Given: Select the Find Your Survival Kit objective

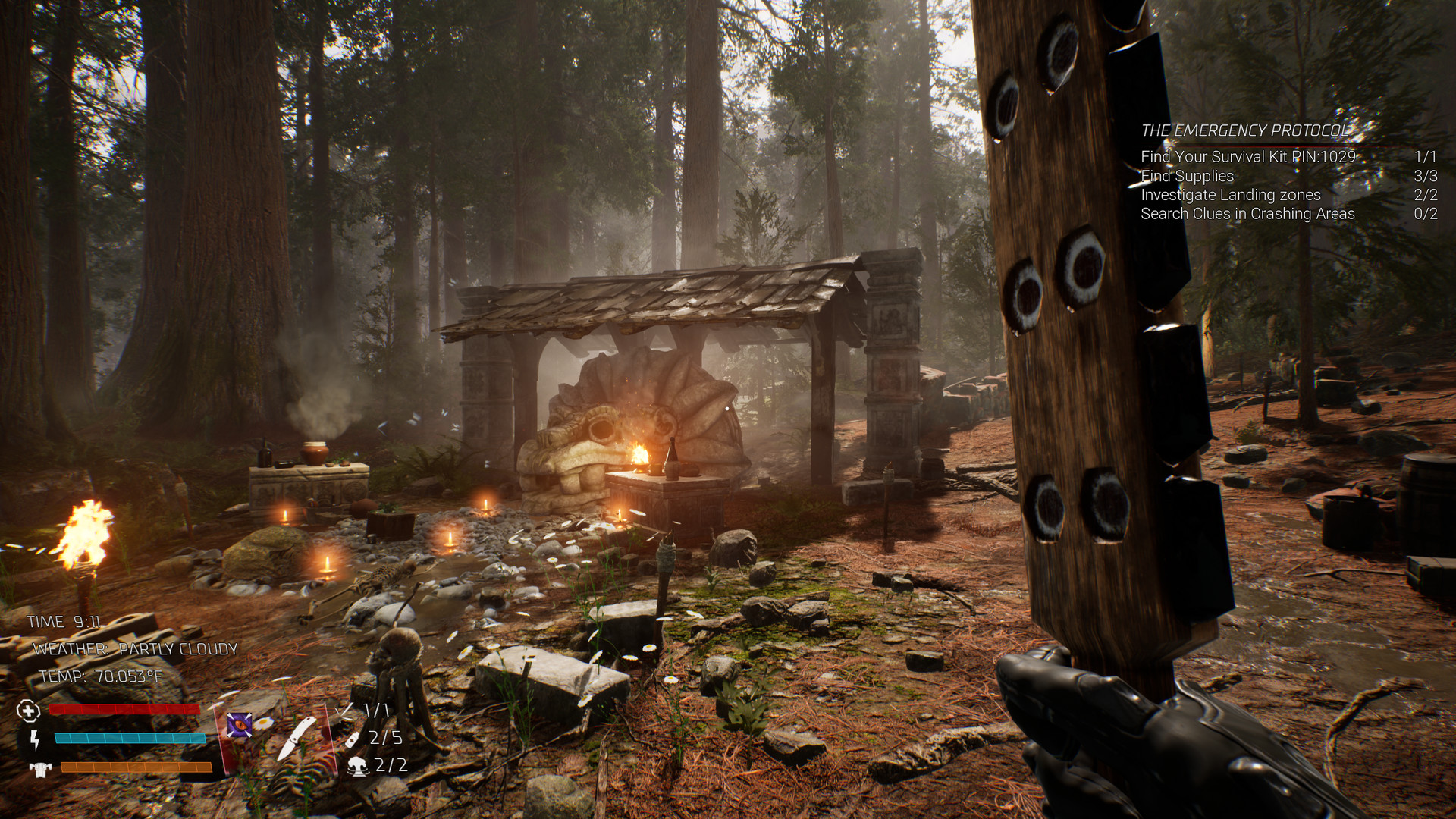Looking at the screenshot, I should tap(1247, 157).
